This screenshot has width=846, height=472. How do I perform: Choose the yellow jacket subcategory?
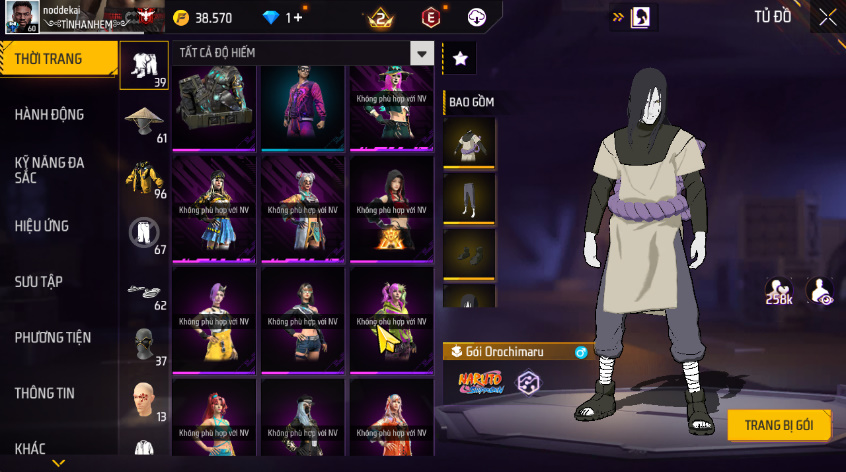tap(144, 177)
